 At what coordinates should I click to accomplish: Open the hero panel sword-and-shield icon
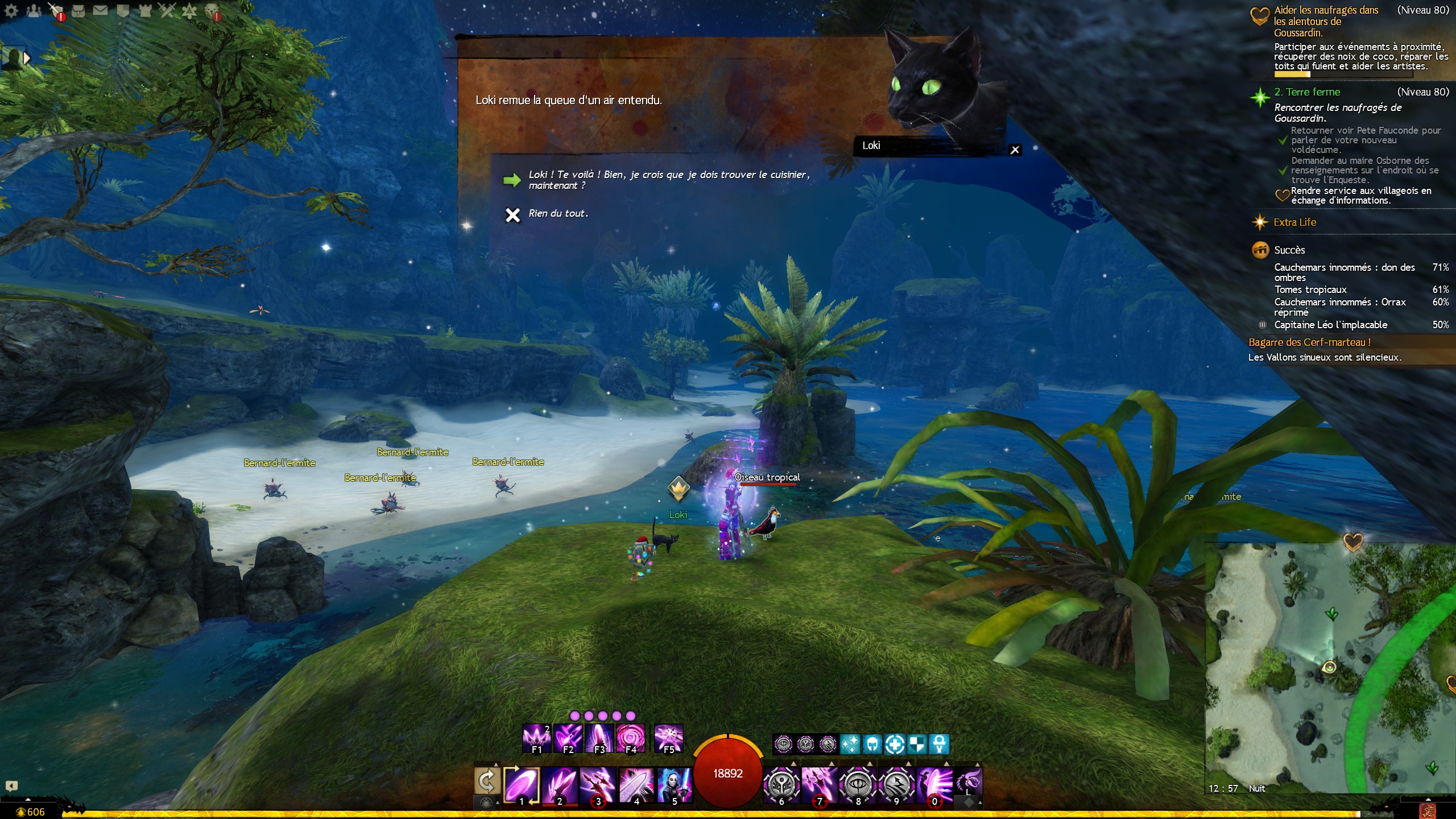click(x=56, y=10)
